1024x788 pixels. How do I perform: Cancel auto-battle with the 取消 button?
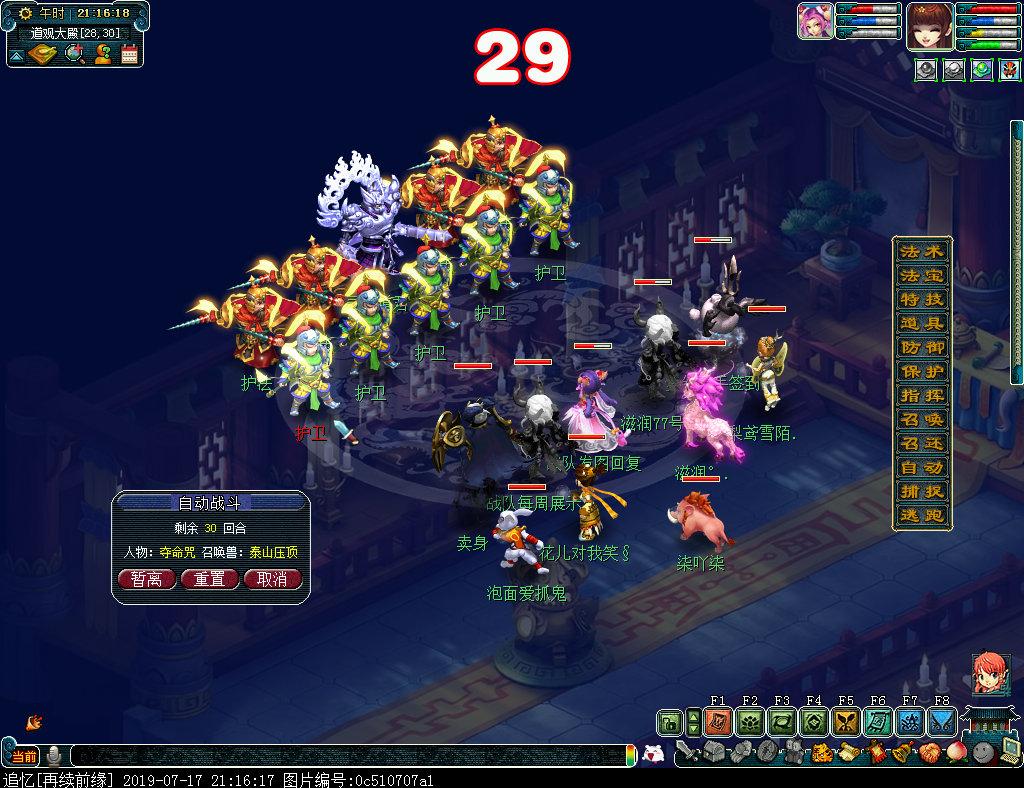tap(272, 579)
